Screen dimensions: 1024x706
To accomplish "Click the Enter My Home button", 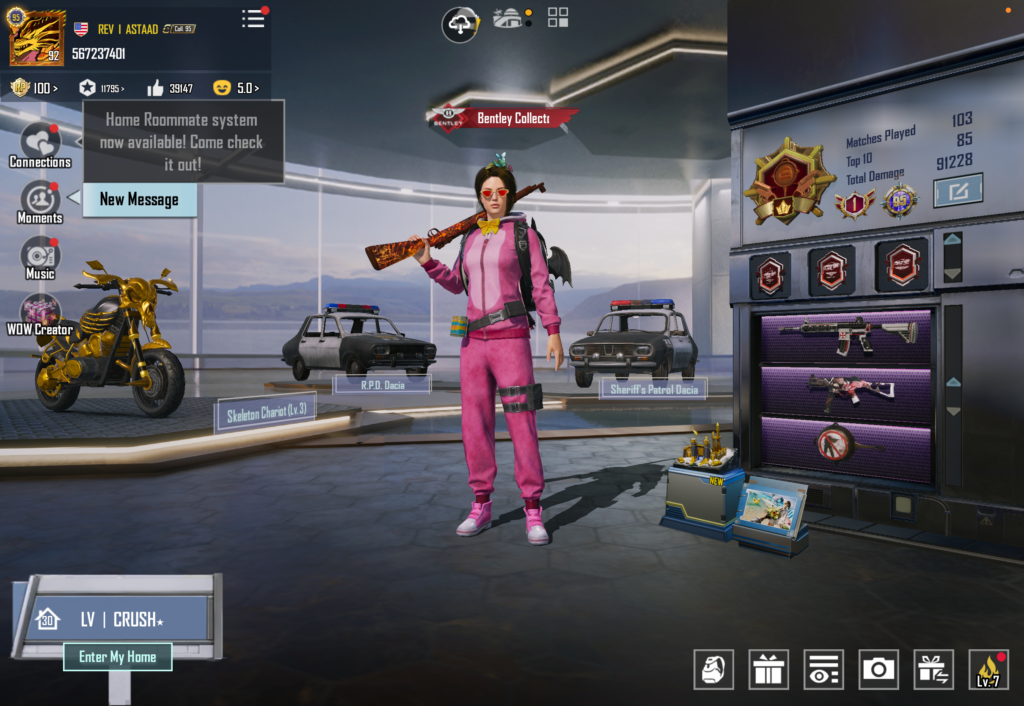I will pos(118,657).
